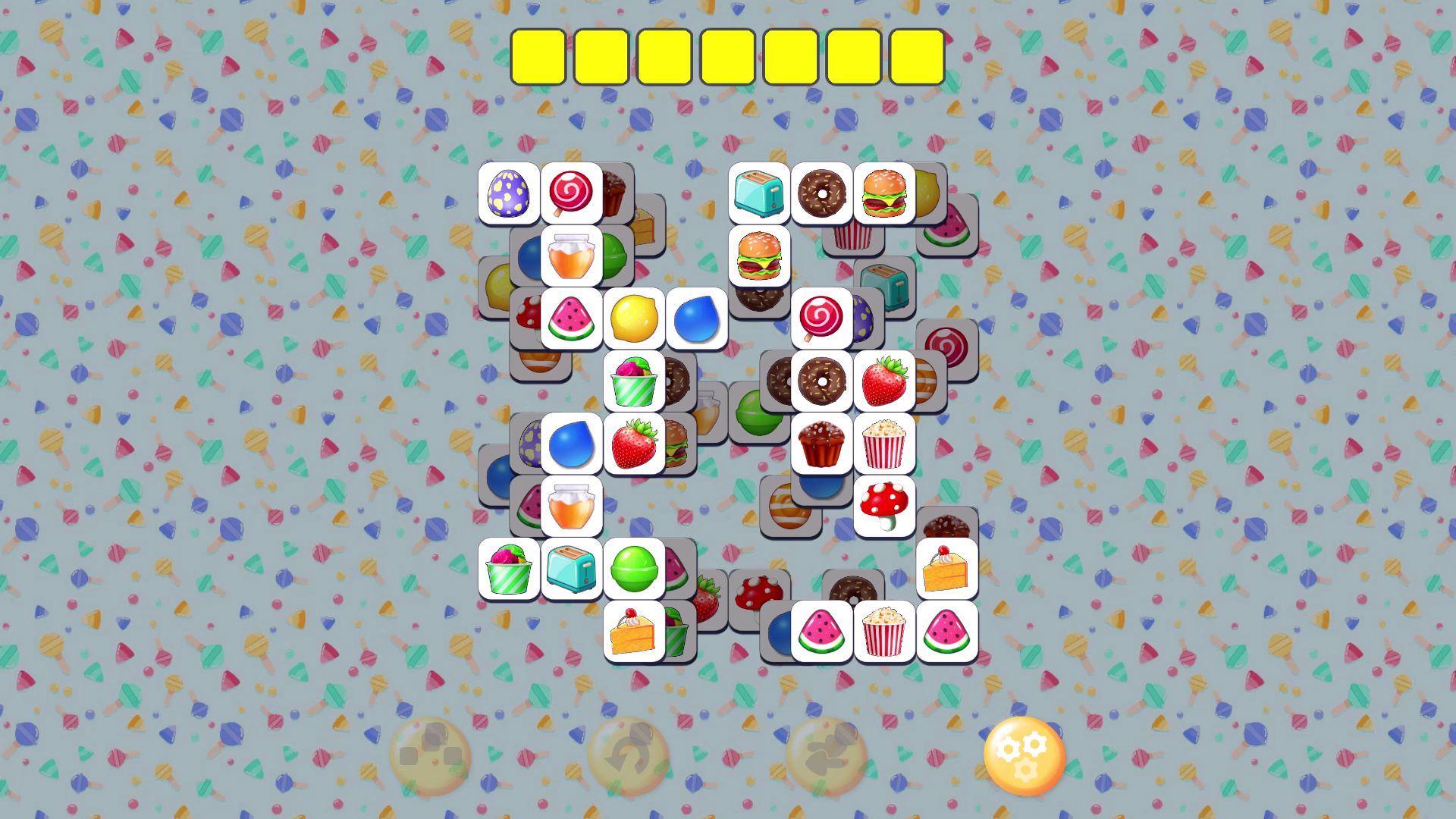The height and width of the screenshot is (819, 1456).
Task: Click the hamburger tile in the top row
Action: point(884,194)
